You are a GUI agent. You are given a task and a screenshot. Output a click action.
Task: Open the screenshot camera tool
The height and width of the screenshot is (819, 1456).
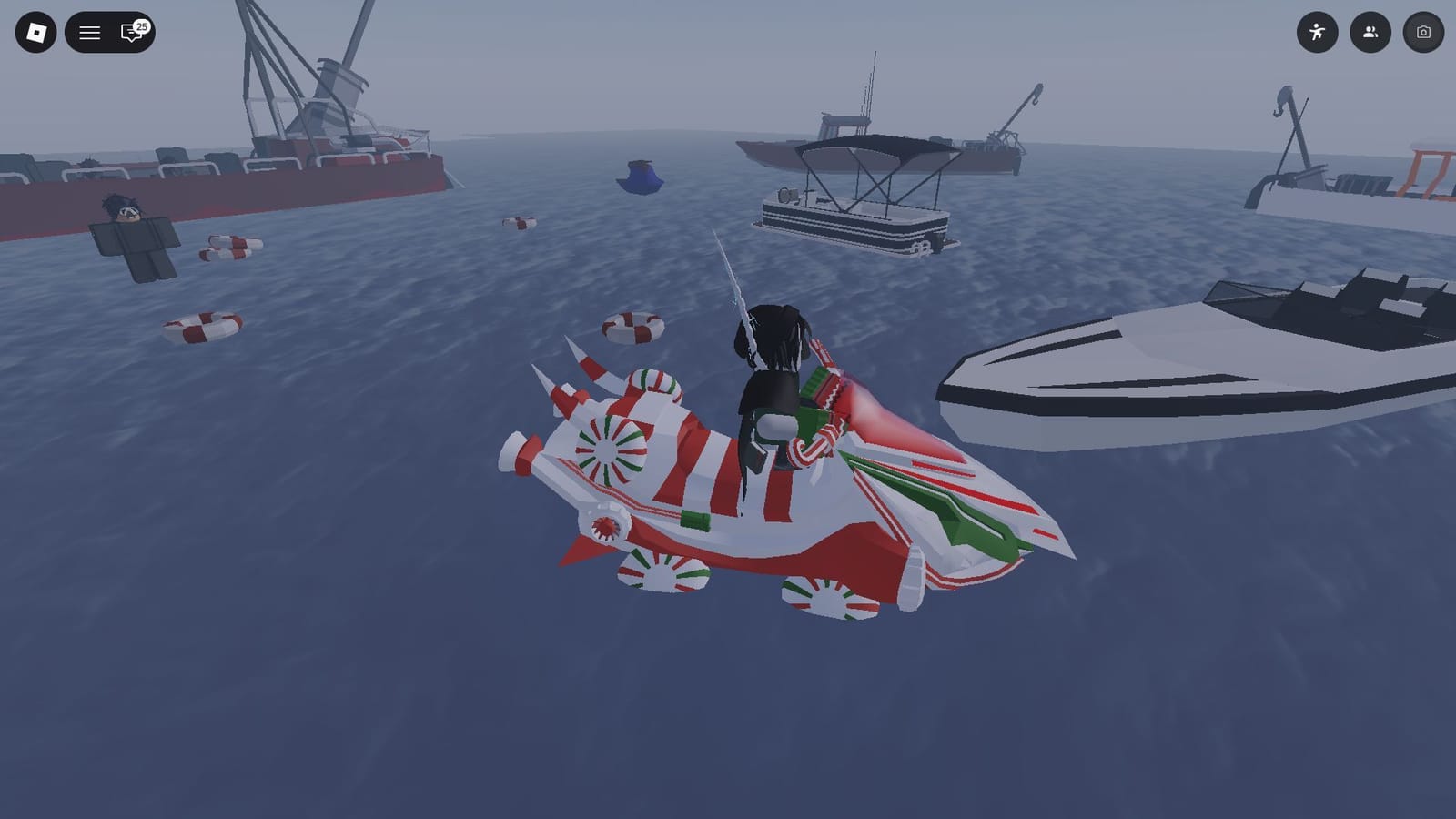pyautogui.click(x=1424, y=30)
